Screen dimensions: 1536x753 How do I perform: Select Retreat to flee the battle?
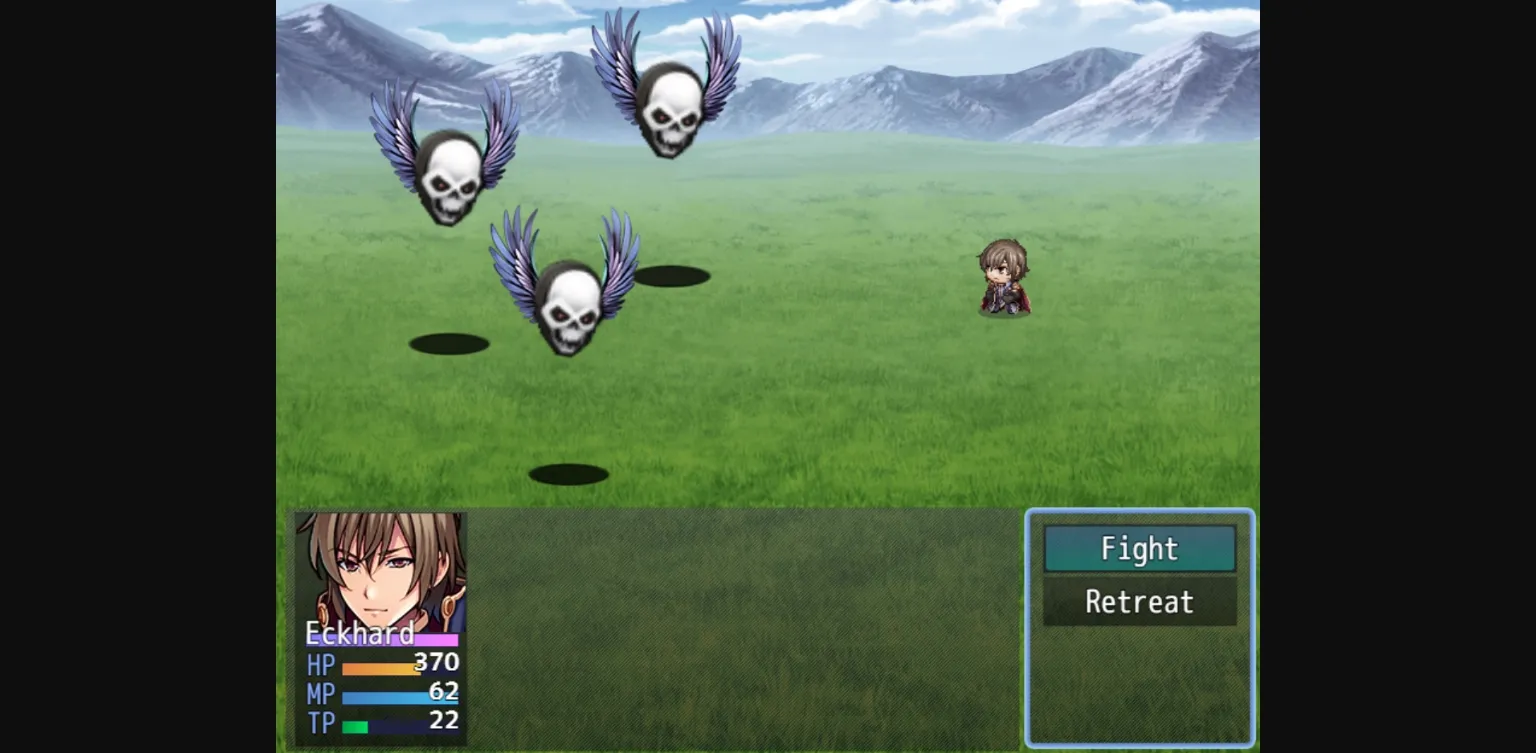(x=1139, y=602)
